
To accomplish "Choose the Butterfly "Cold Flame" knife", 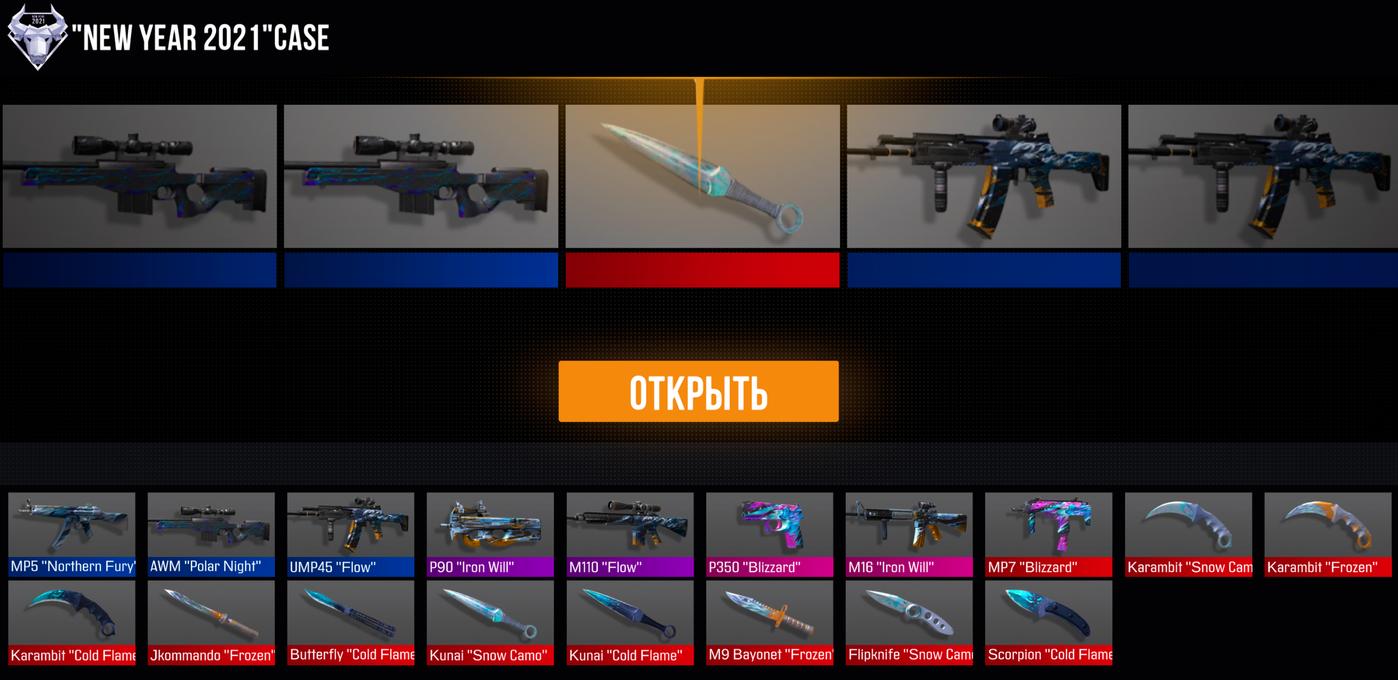I will (351, 622).
